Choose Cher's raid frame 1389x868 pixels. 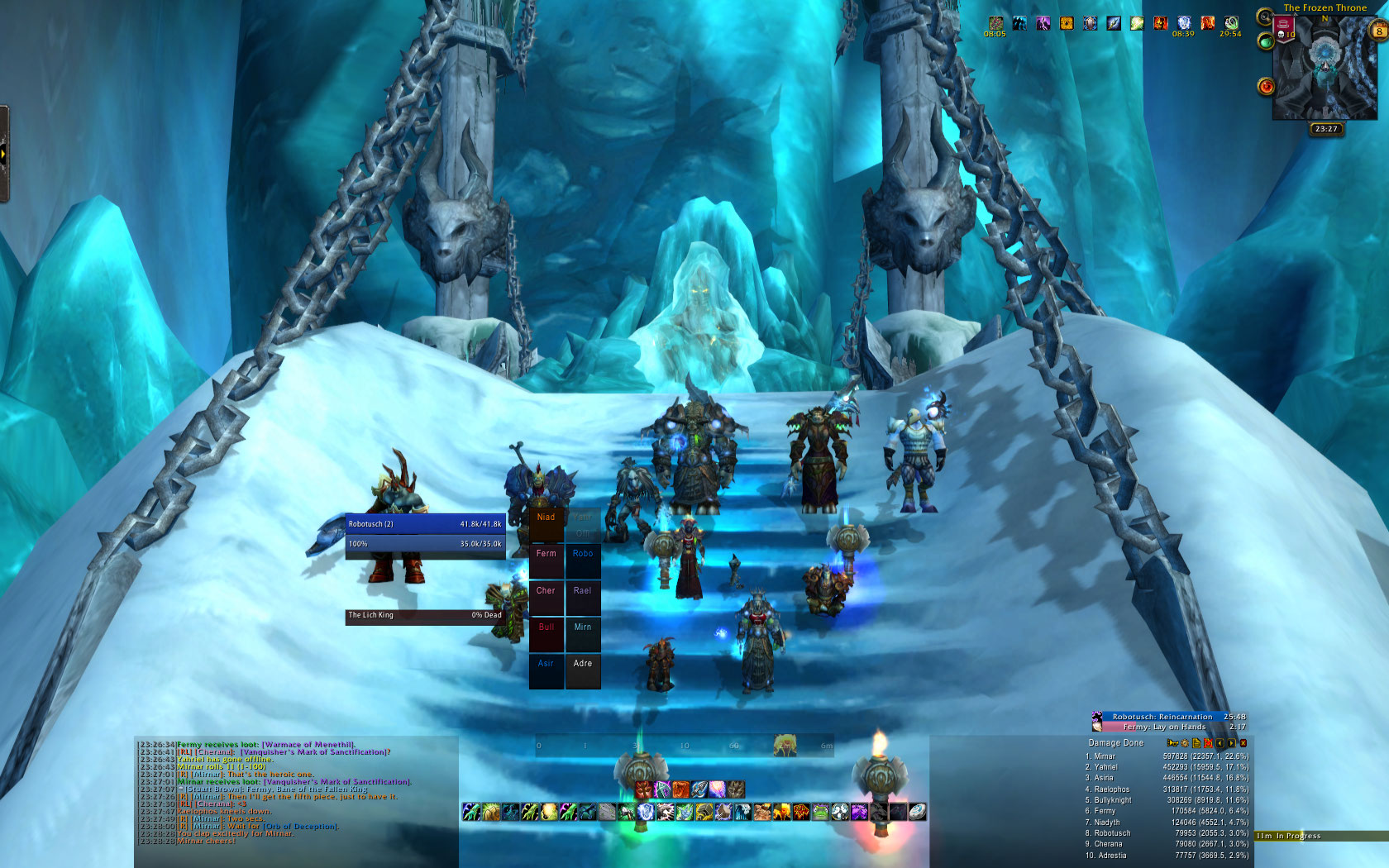[546, 598]
